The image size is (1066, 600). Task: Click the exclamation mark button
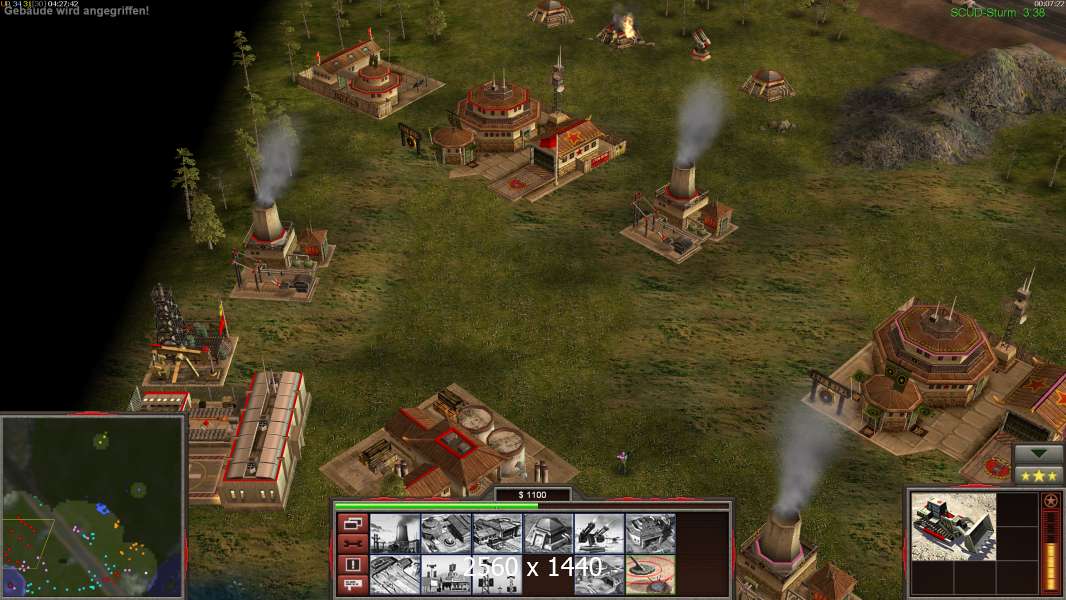pyautogui.click(x=351, y=565)
